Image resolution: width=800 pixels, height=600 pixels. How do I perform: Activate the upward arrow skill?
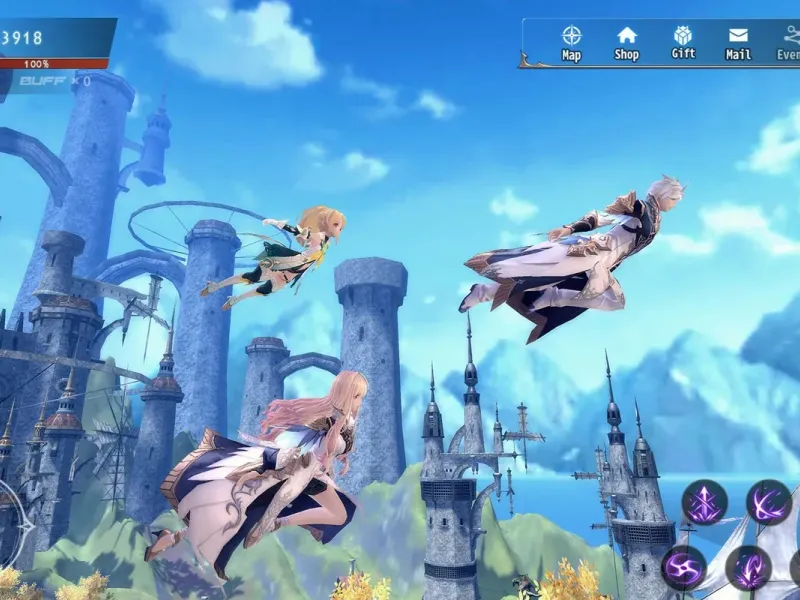pos(704,502)
